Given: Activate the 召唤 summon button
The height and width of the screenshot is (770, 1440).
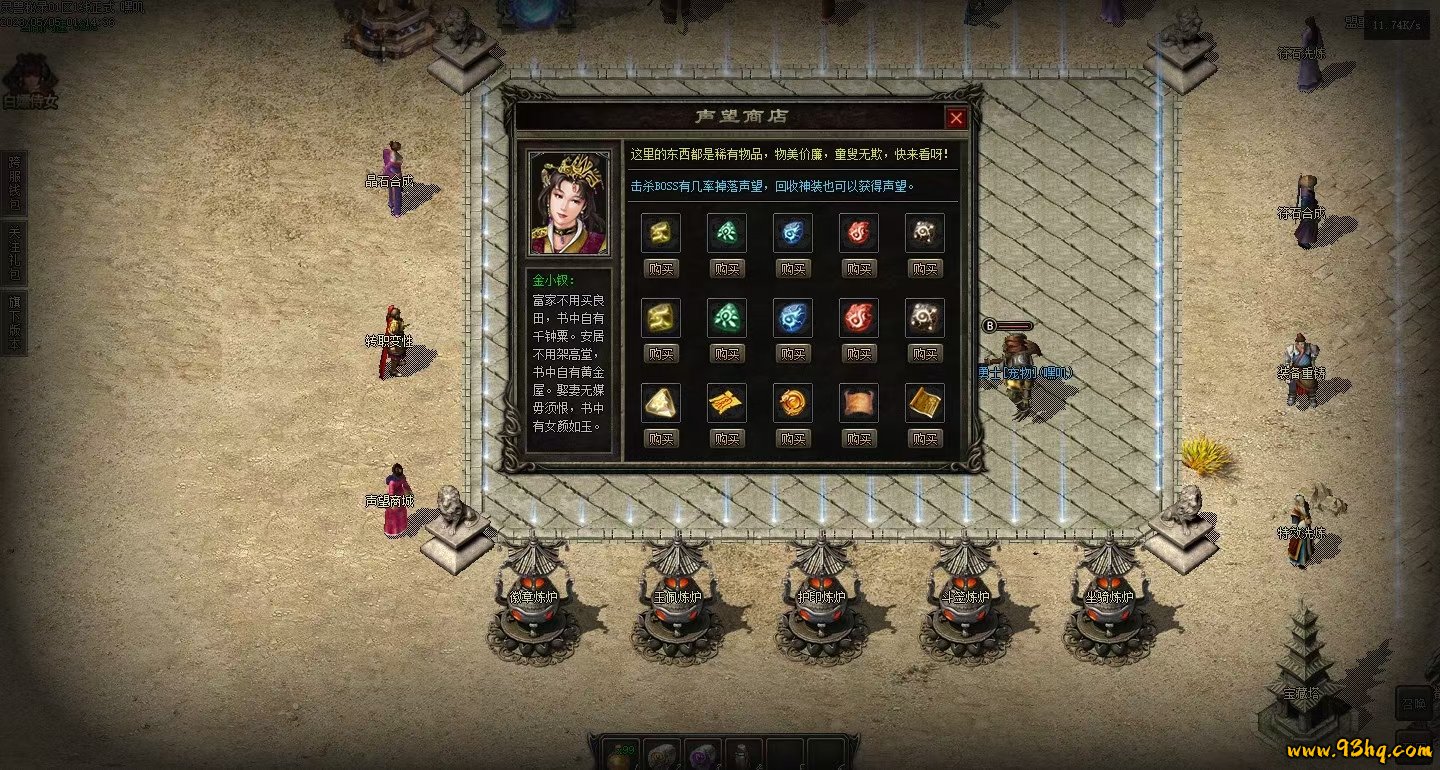Looking at the screenshot, I should pyautogui.click(x=1413, y=703).
